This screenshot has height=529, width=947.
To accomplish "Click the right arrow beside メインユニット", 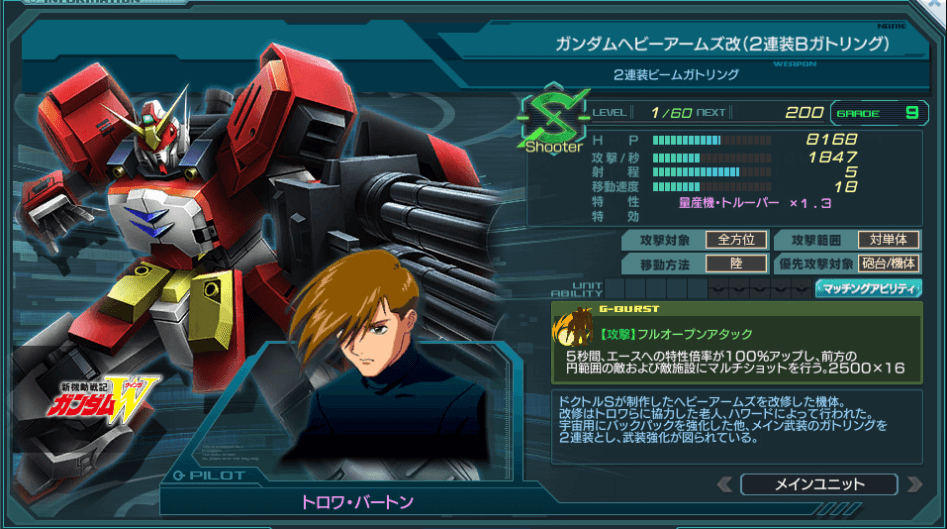I will click(x=912, y=485).
